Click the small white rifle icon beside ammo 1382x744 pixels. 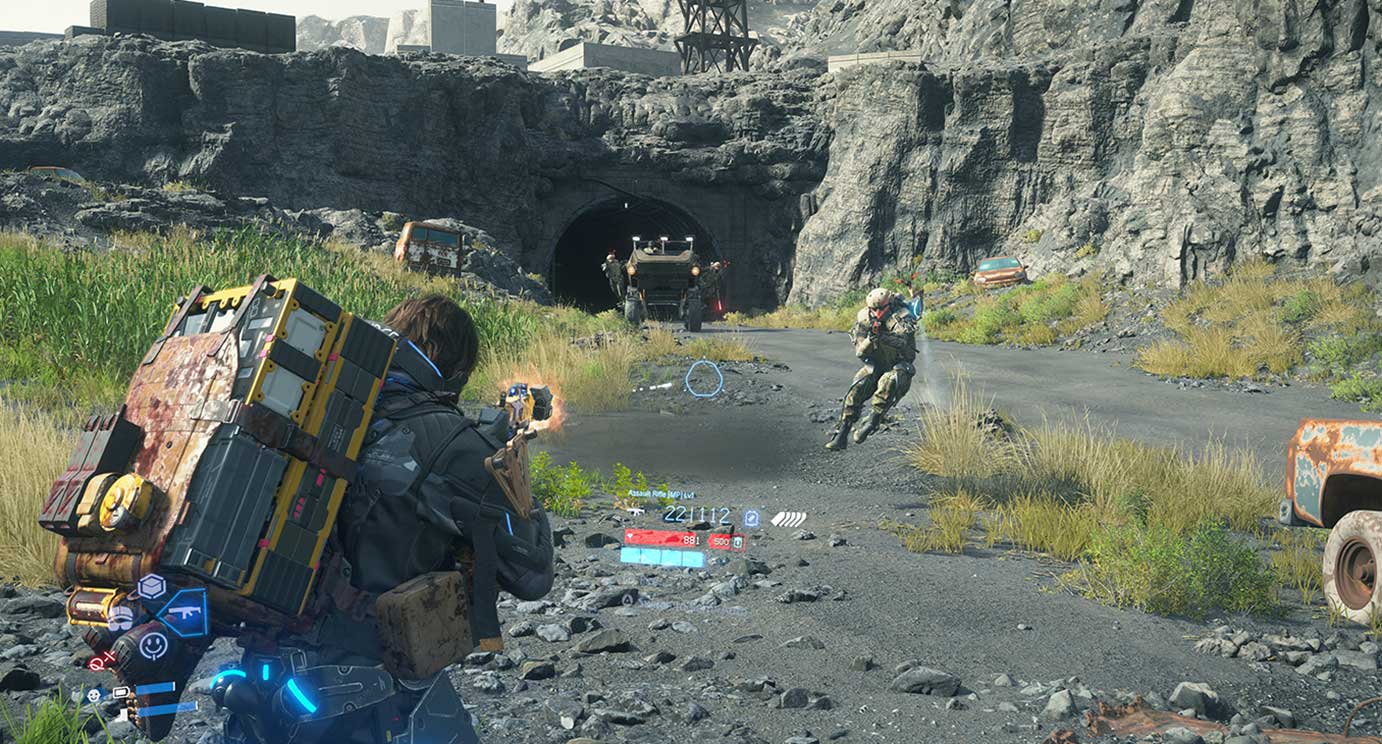[635, 511]
